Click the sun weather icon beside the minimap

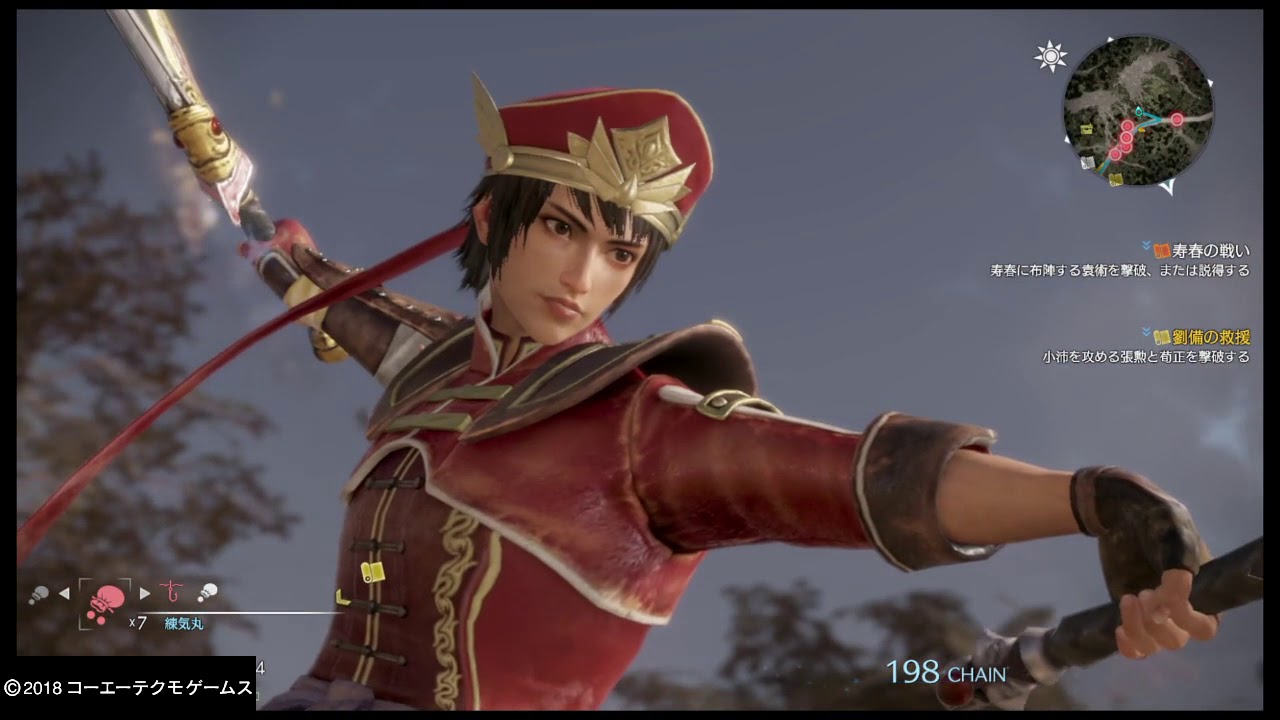[x=1051, y=57]
